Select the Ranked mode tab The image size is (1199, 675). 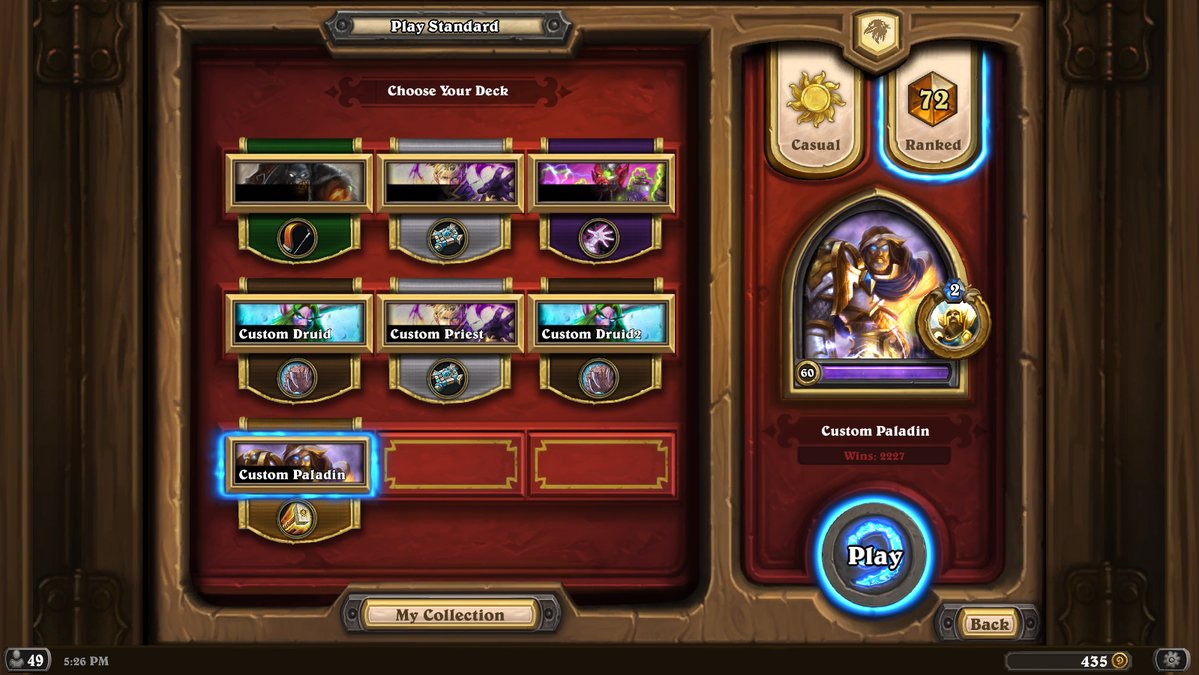click(932, 114)
